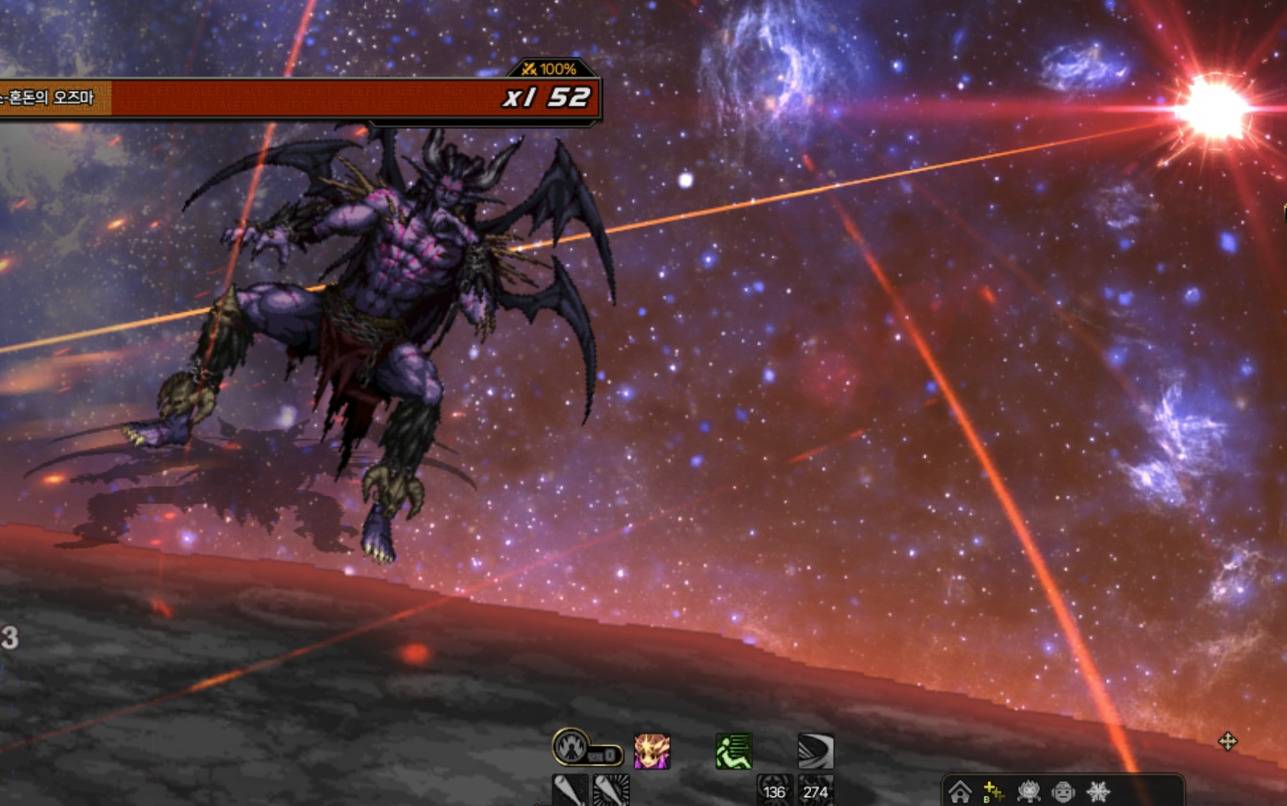
Task: Click the yellow plus signs buff icon
Action: pyautogui.click(x=994, y=792)
